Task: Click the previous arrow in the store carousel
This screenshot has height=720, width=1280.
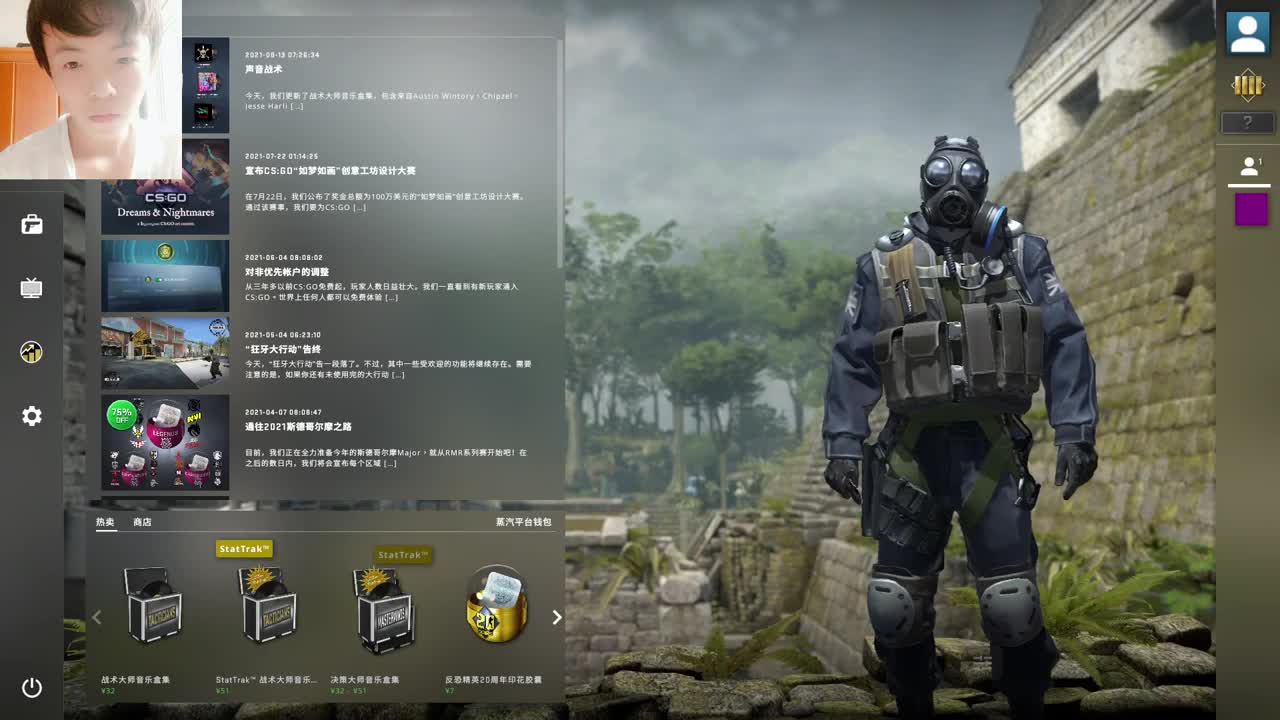Action: pyautogui.click(x=96, y=617)
